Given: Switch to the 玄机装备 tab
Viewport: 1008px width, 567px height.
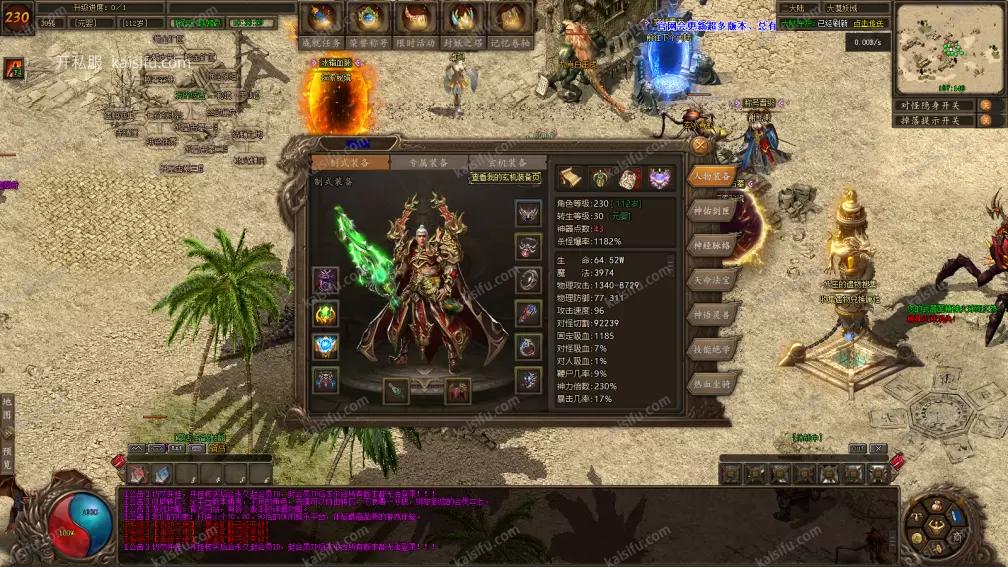Looking at the screenshot, I should point(508,163).
